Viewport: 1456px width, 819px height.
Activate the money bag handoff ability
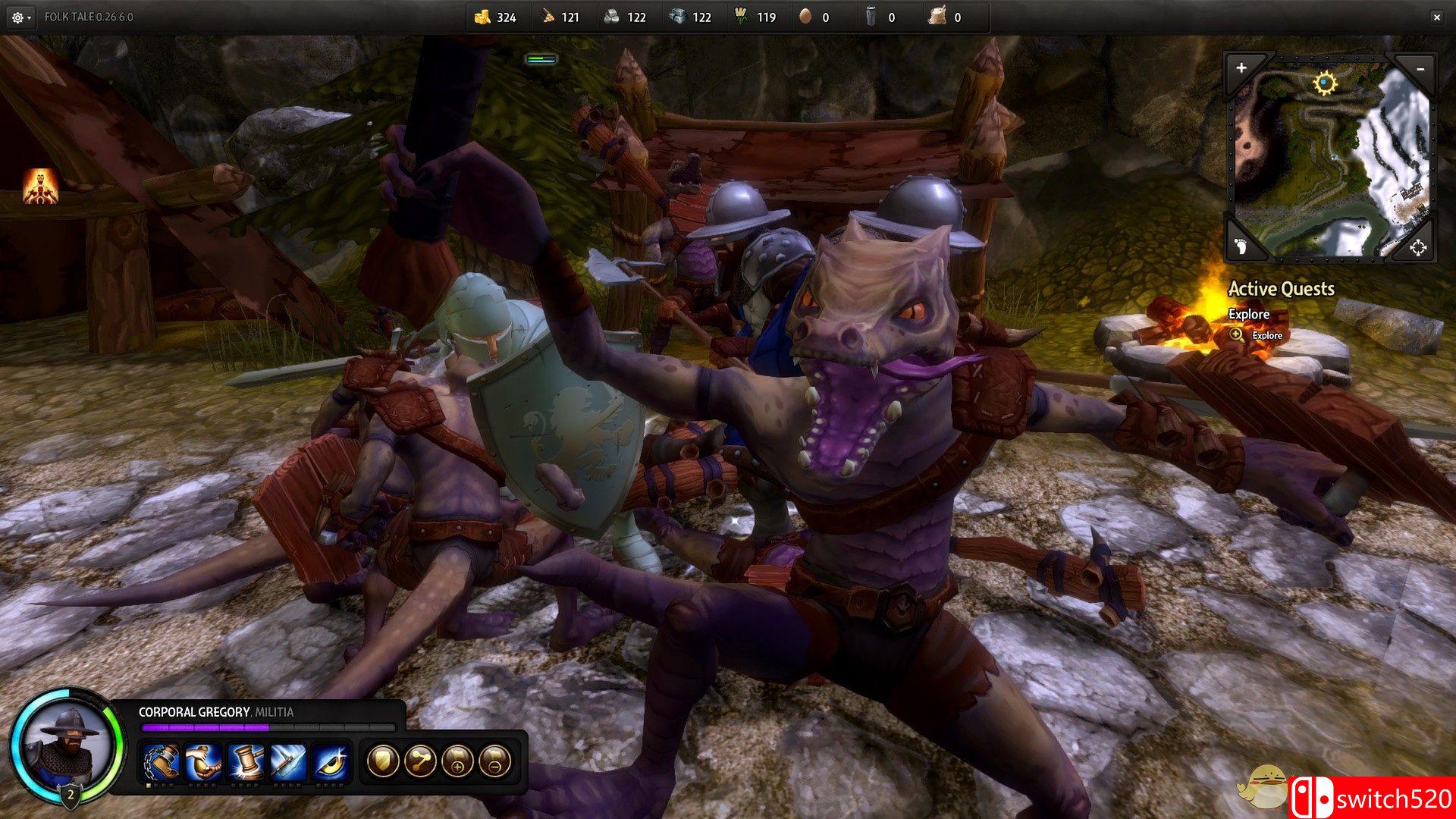click(204, 761)
